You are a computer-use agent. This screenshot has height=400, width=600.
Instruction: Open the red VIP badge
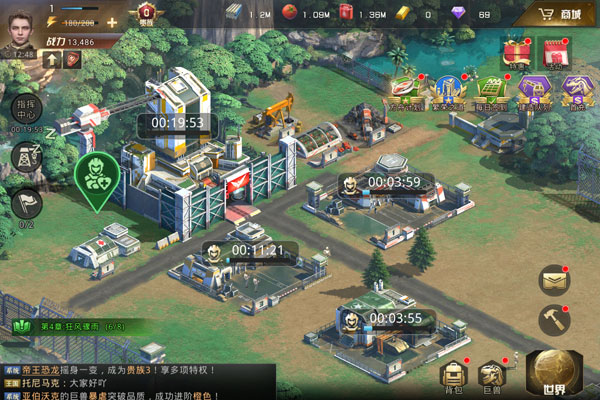tap(146, 15)
